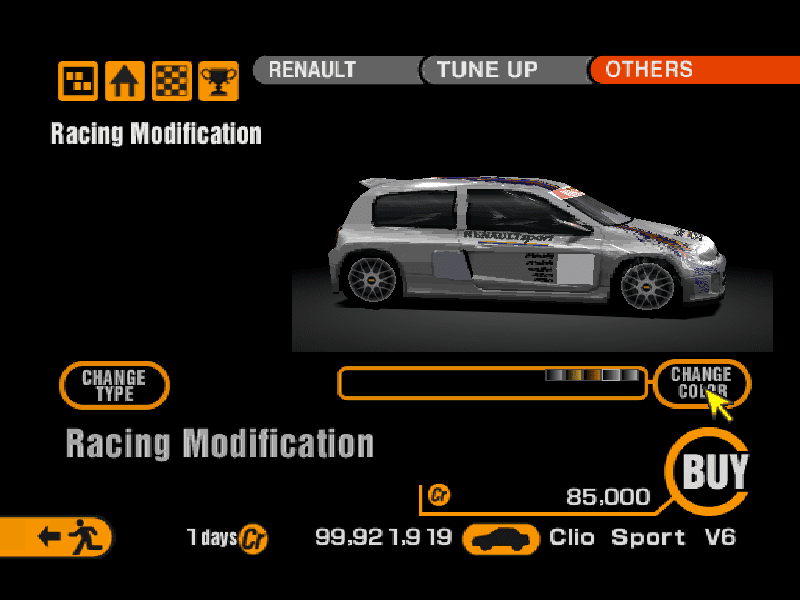Viewport: 800px width, 600px height.
Task: Open the grid map icon
Action: coord(78,81)
